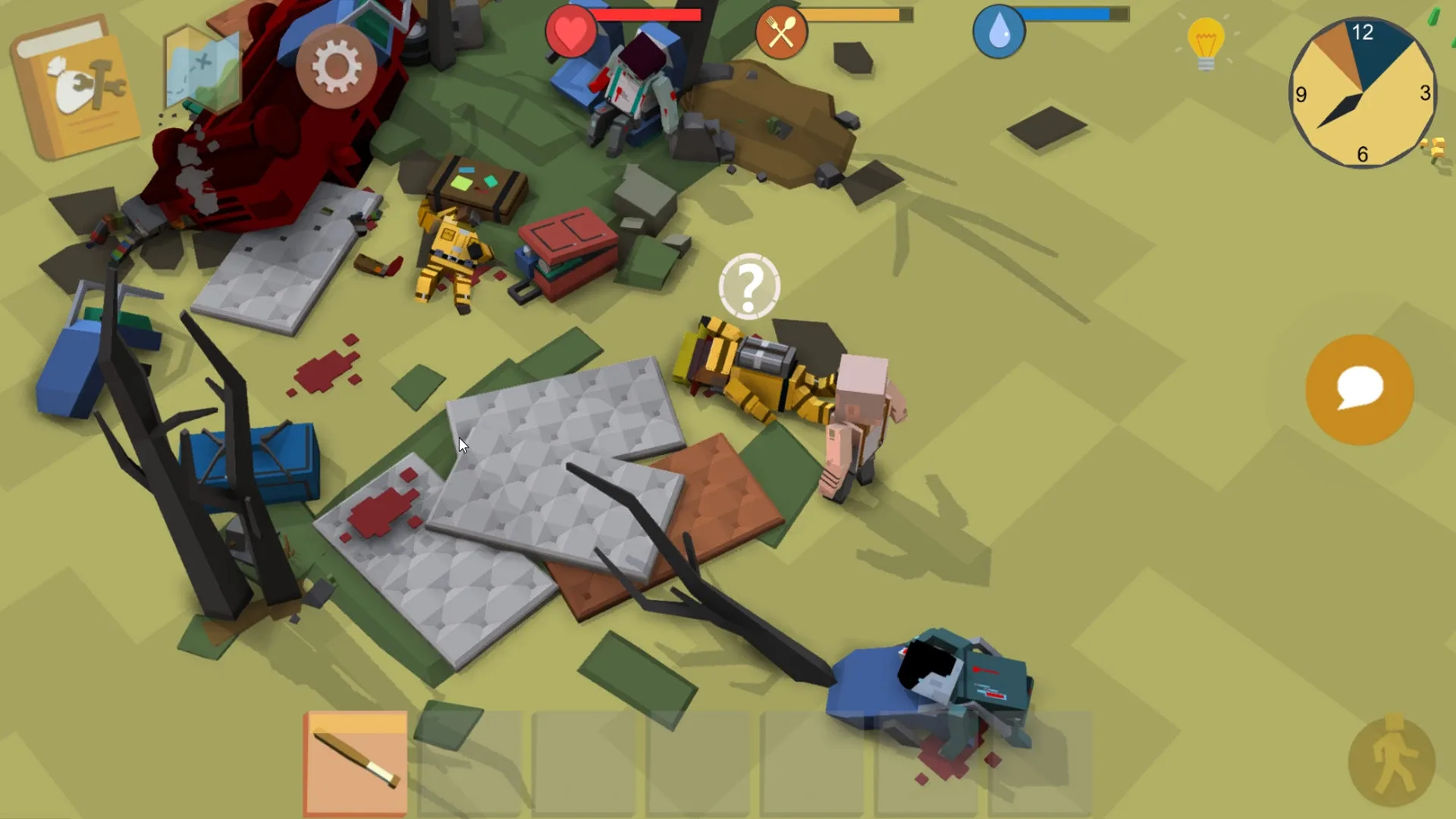Click the water droplet thirst icon
1456x819 pixels.
click(x=999, y=32)
